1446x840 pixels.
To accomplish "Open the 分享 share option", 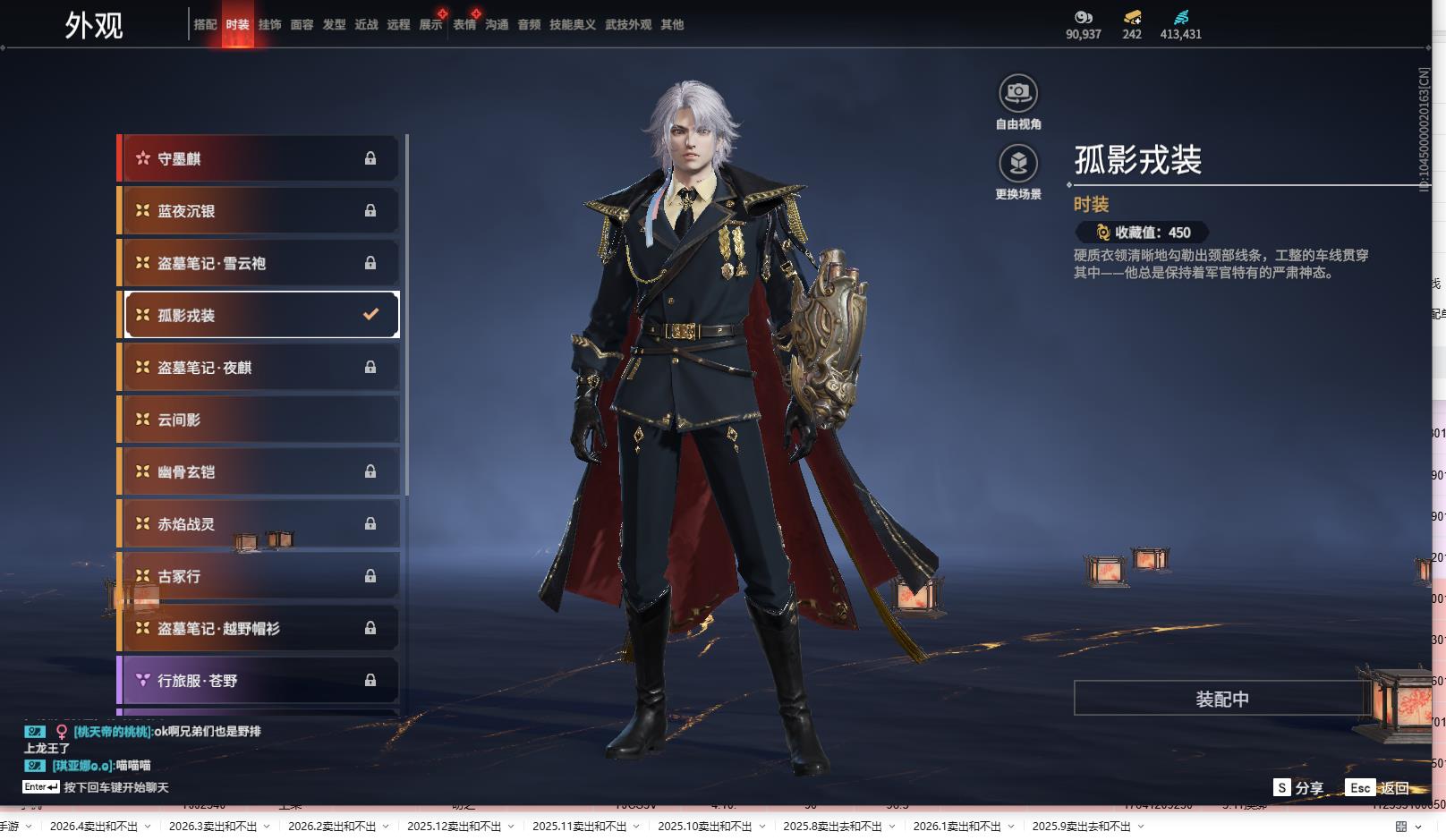I will (x=1299, y=788).
